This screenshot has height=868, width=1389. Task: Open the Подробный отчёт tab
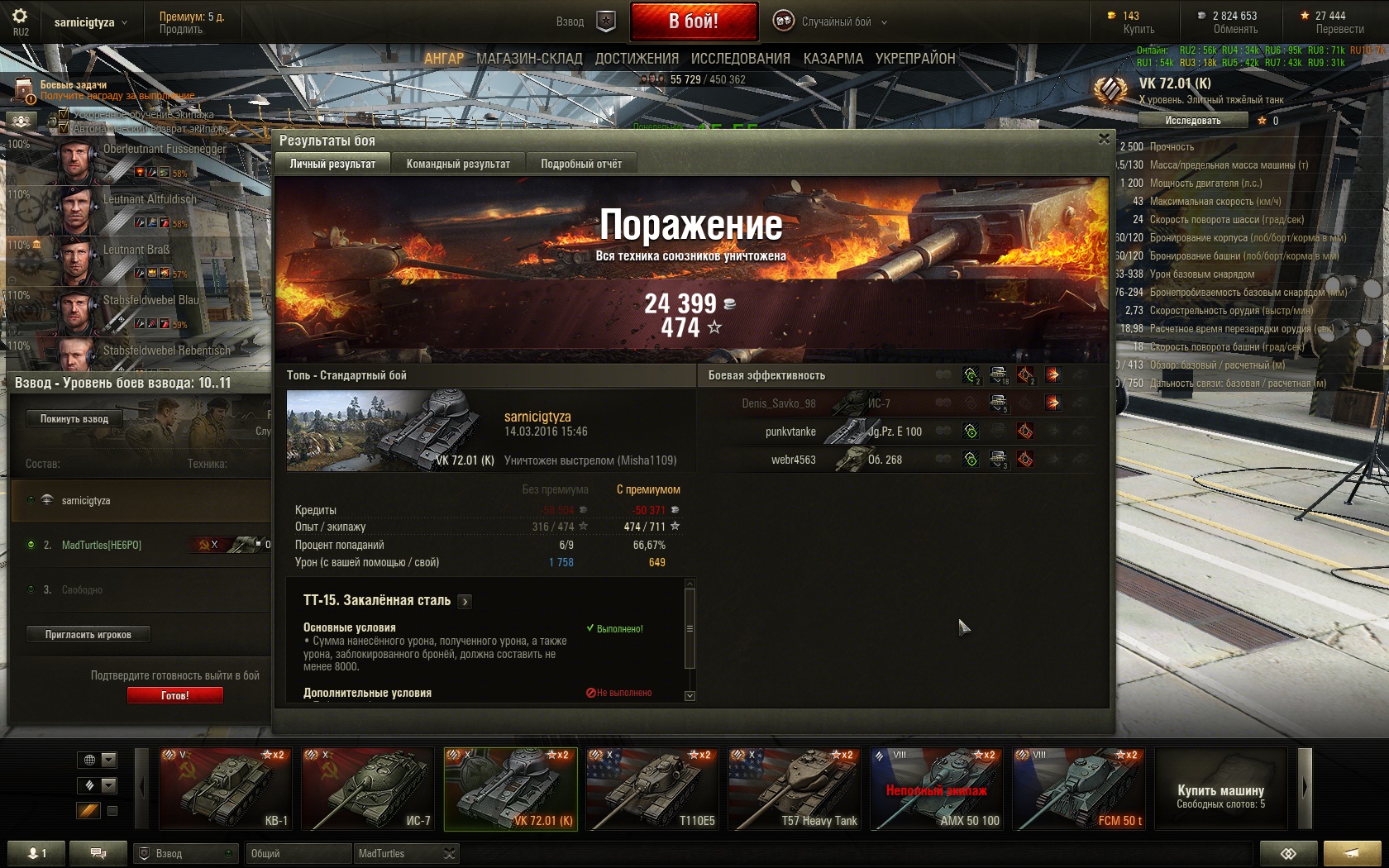tap(581, 164)
